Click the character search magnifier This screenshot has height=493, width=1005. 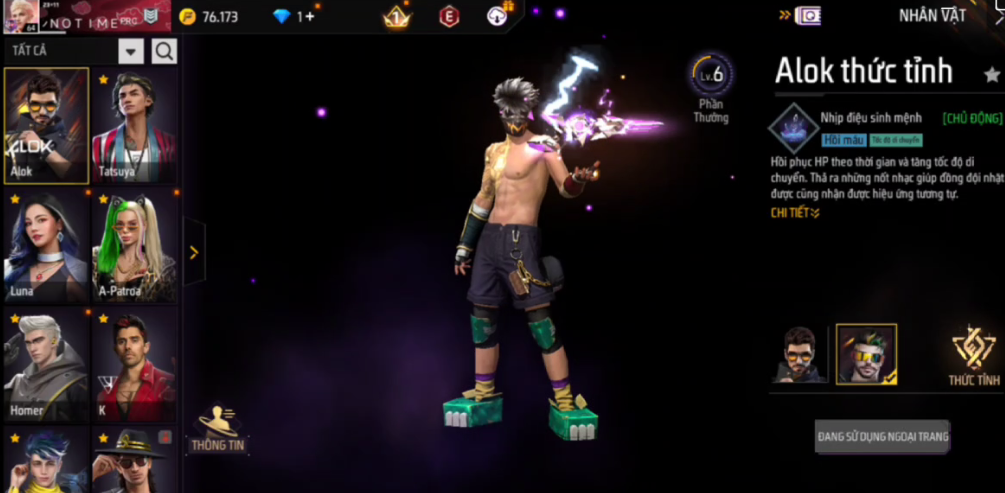(x=164, y=51)
